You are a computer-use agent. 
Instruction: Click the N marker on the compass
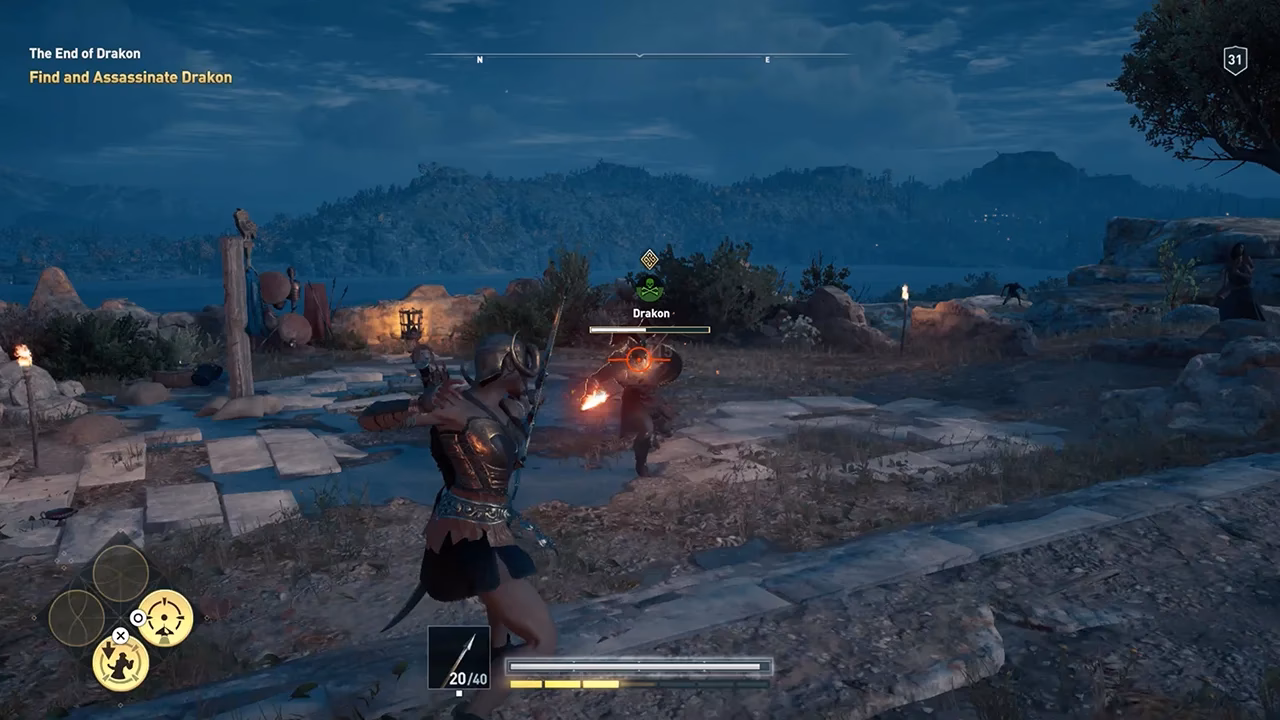pyautogui.click(x=481, y=60)
